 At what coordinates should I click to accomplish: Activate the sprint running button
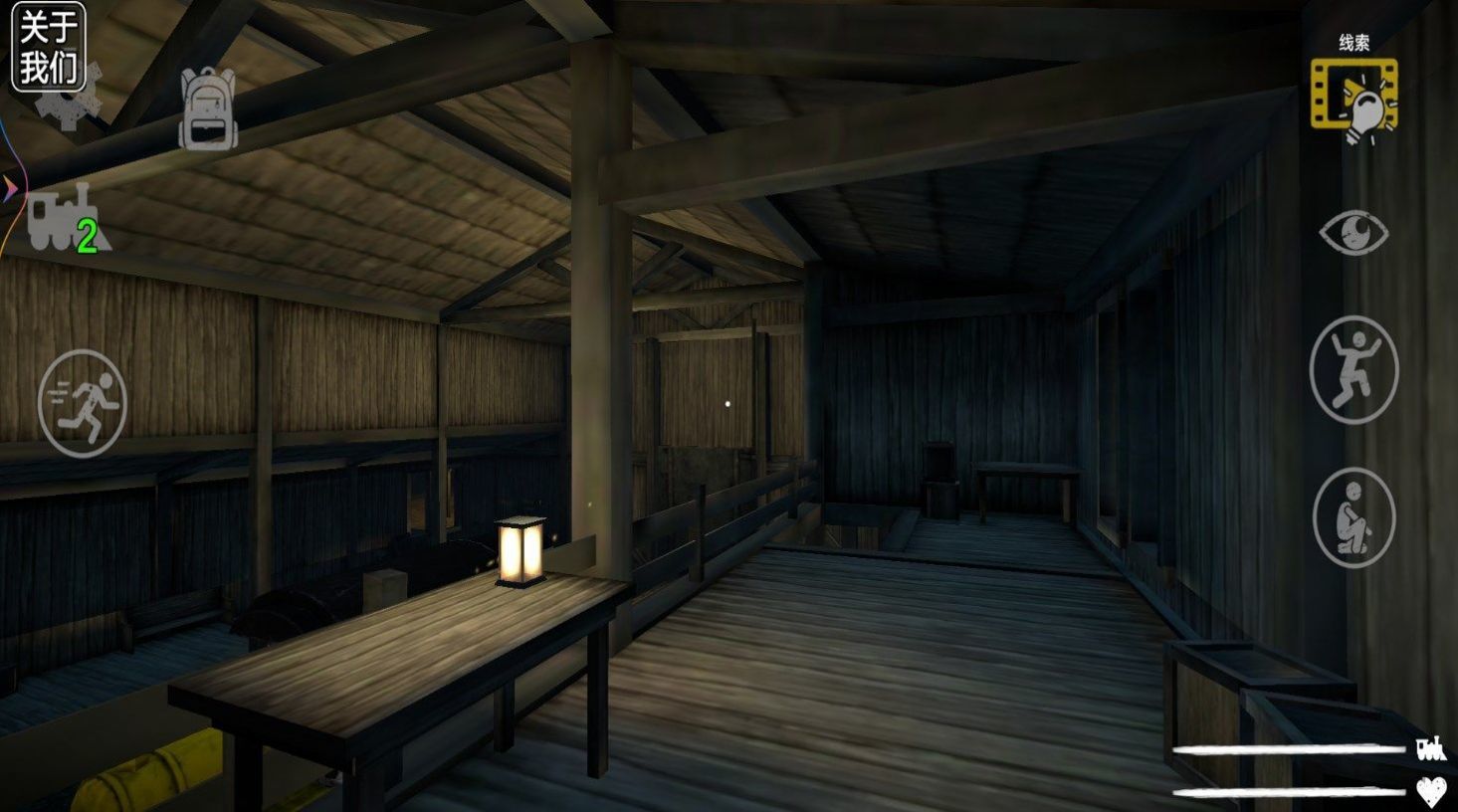(83, 403)
